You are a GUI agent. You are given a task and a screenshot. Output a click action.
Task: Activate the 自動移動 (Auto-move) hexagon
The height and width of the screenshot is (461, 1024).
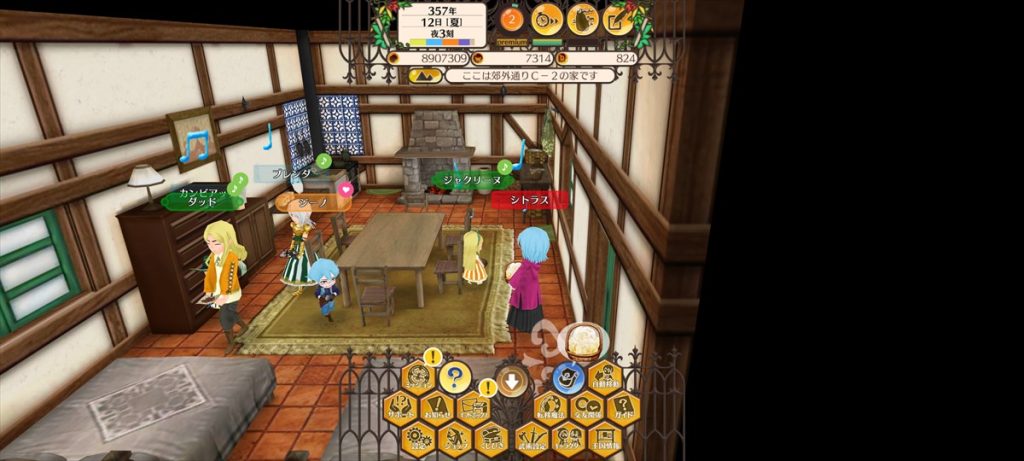[604, 378]
